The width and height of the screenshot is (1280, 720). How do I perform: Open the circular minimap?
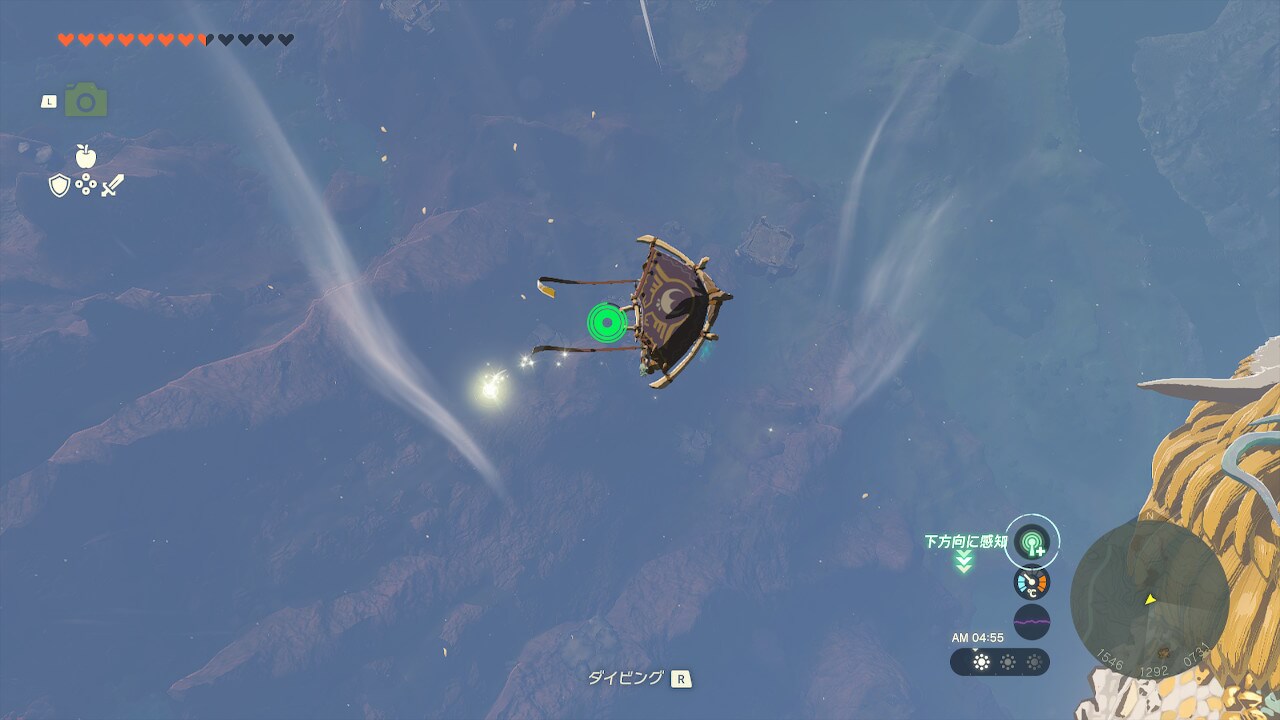click(x=1149, y=599)
